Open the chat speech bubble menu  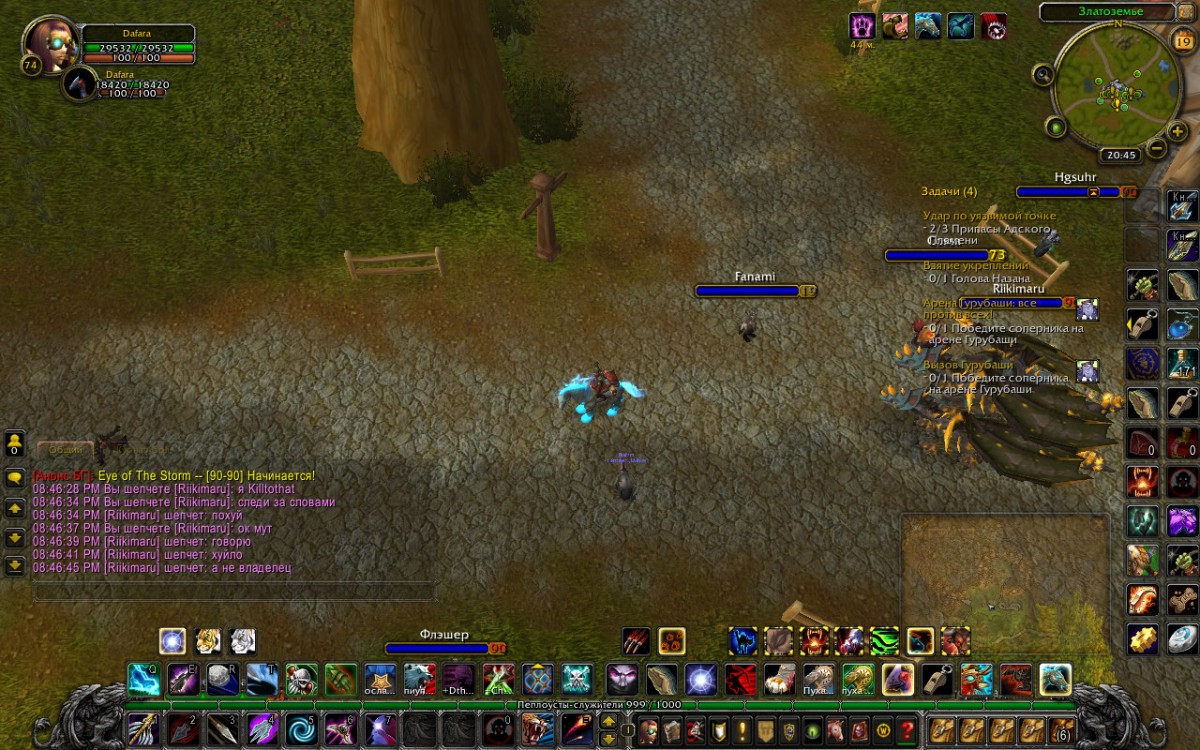tap(15, 478)
